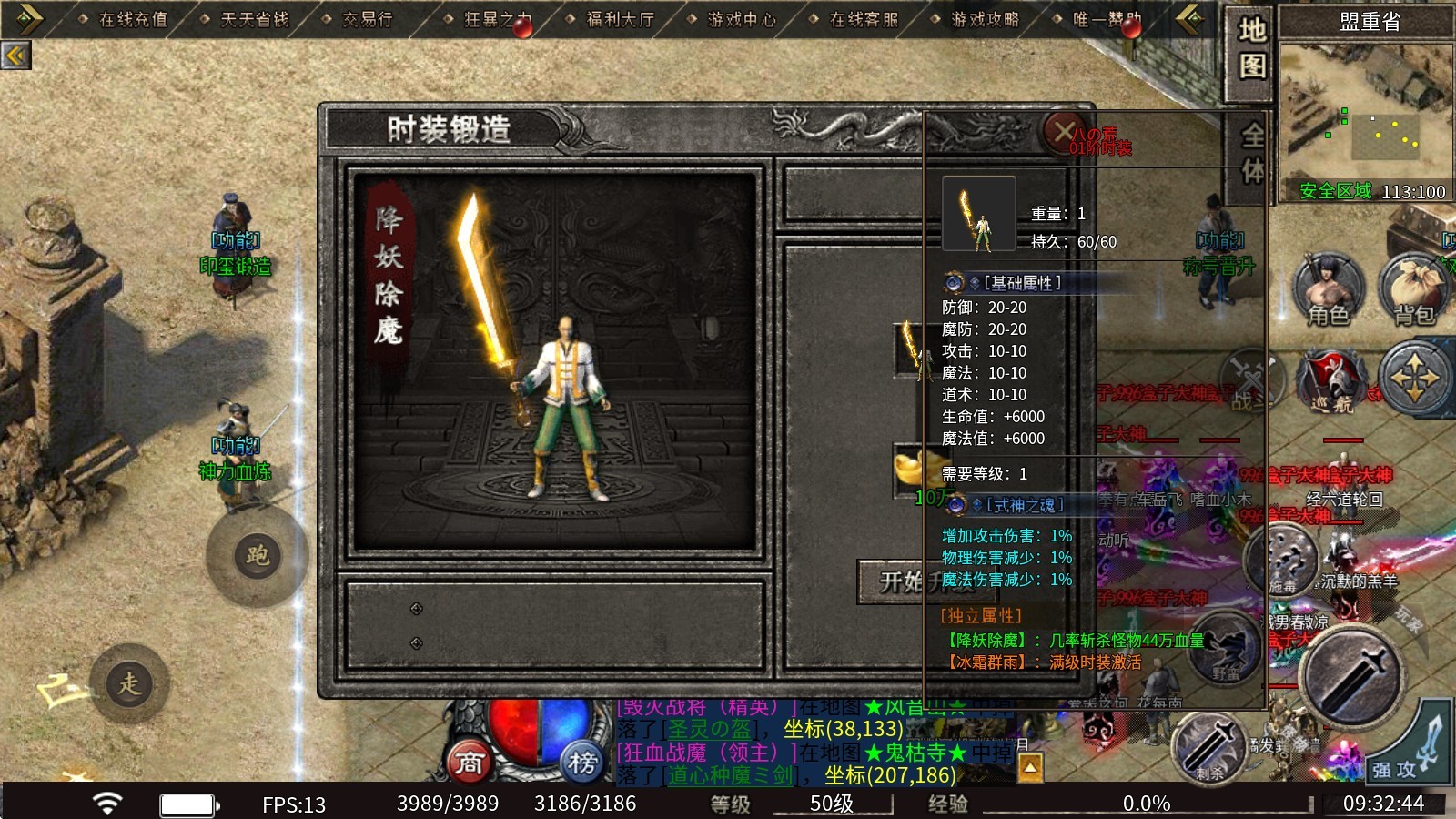Open the 商 shop button
The image size is (1456, 819).
click(470, 763)
